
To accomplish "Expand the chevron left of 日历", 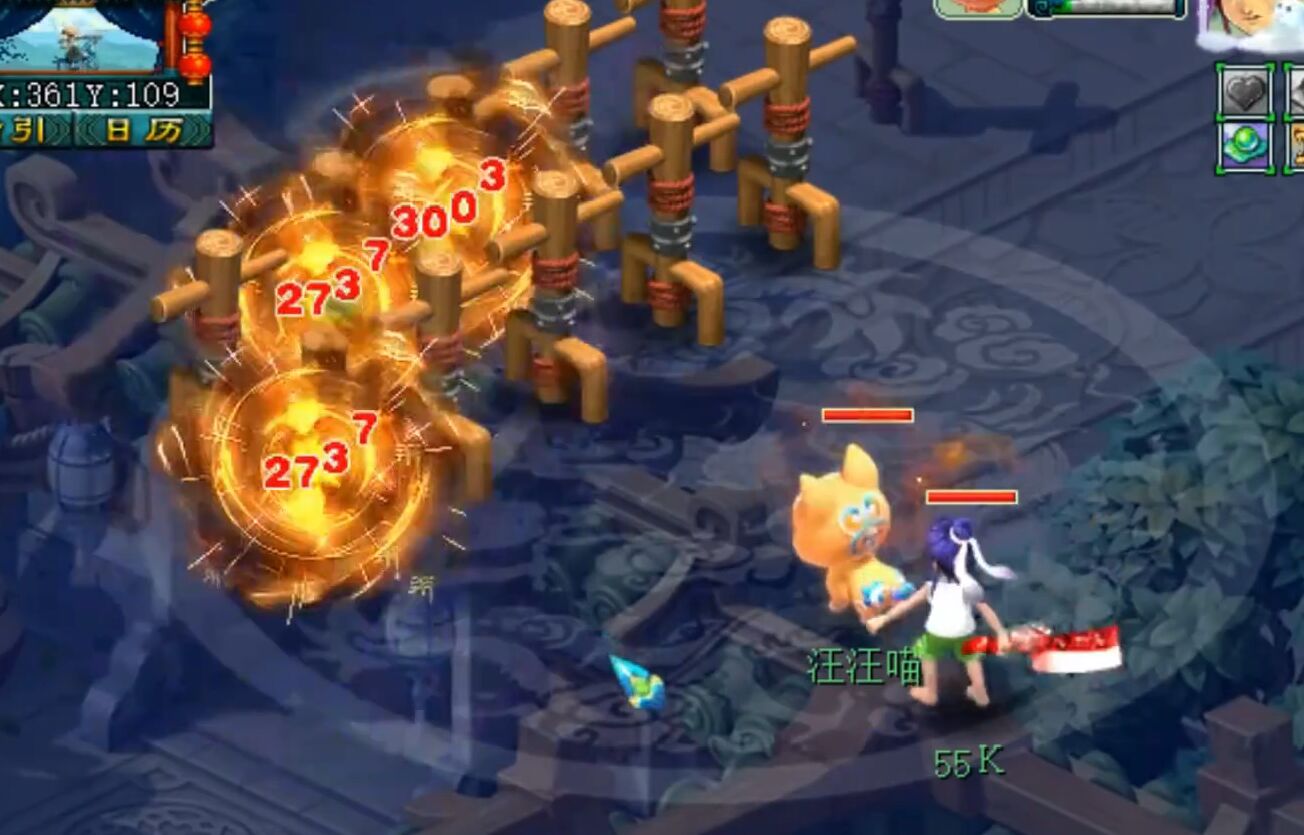I will (x=90, y=127).
